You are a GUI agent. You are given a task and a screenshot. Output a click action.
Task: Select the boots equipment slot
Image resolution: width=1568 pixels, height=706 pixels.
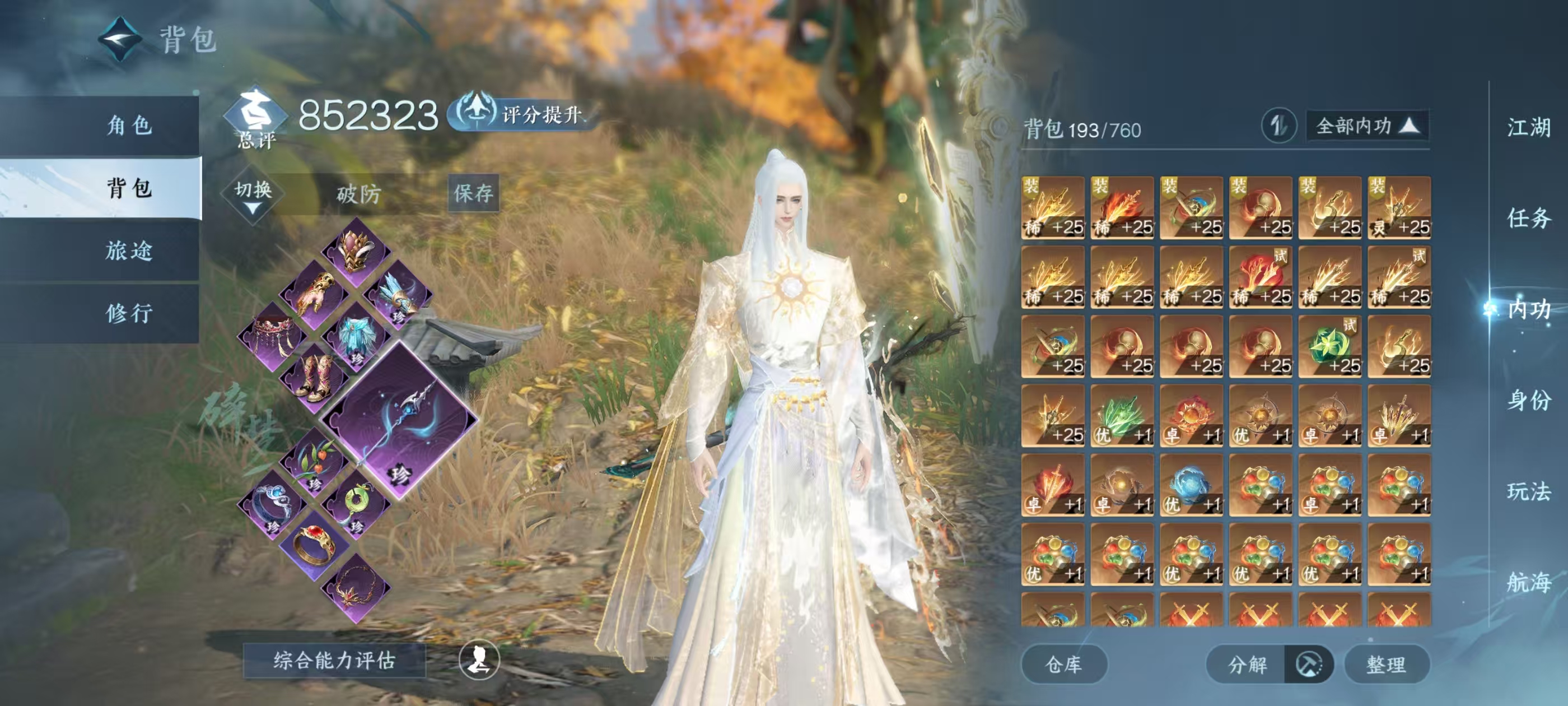point(314,378)
